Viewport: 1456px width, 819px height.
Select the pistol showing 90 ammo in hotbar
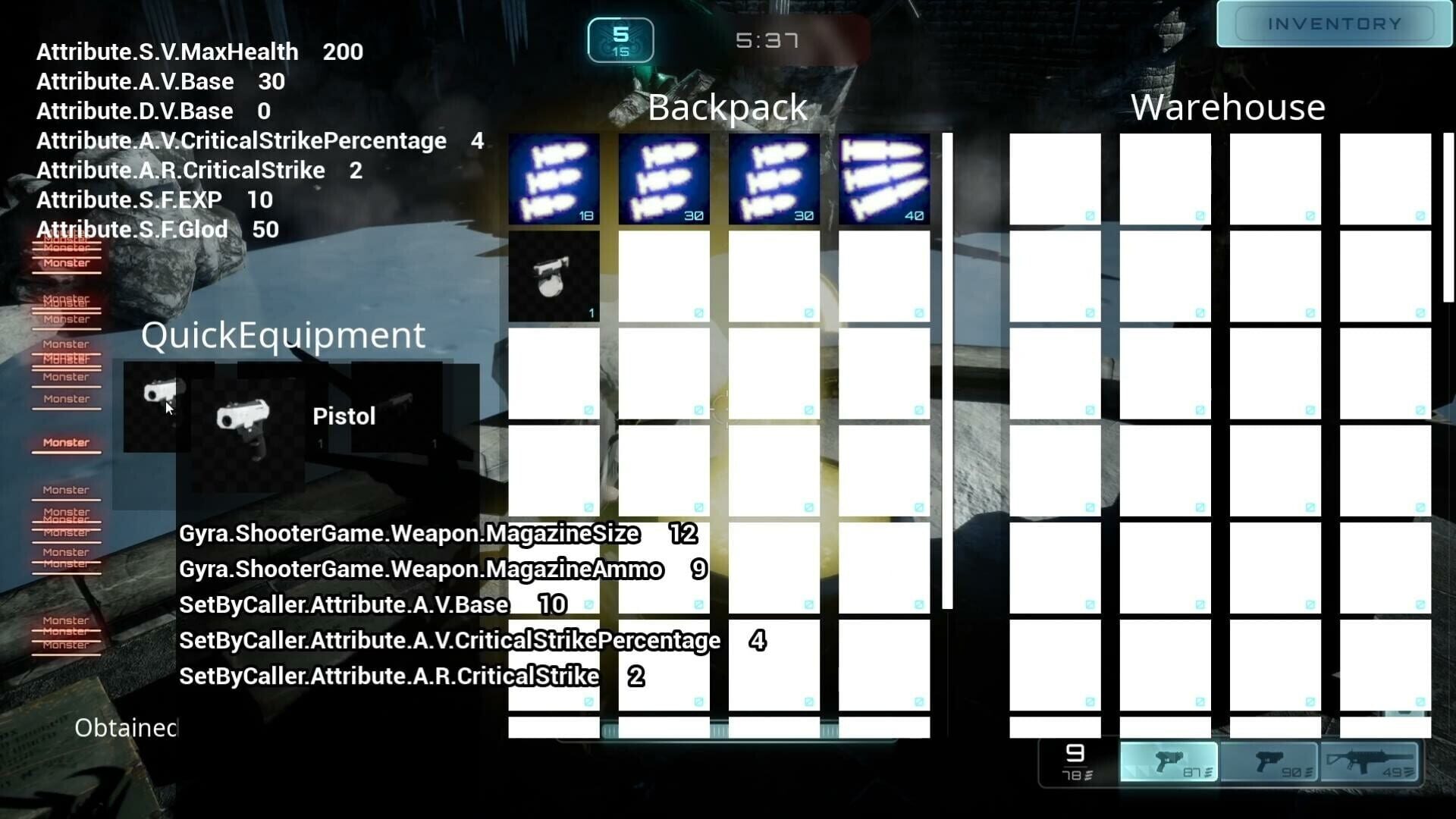[1270, 762]
